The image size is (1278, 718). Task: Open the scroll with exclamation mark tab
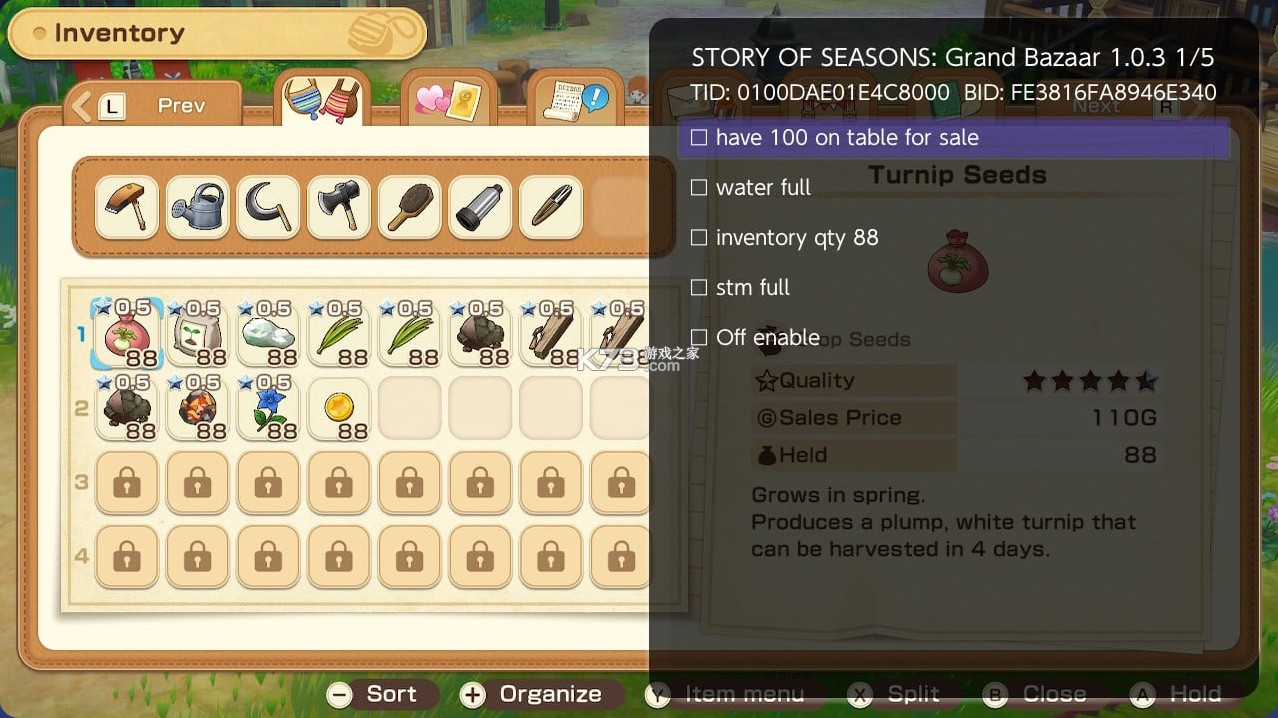575,101
